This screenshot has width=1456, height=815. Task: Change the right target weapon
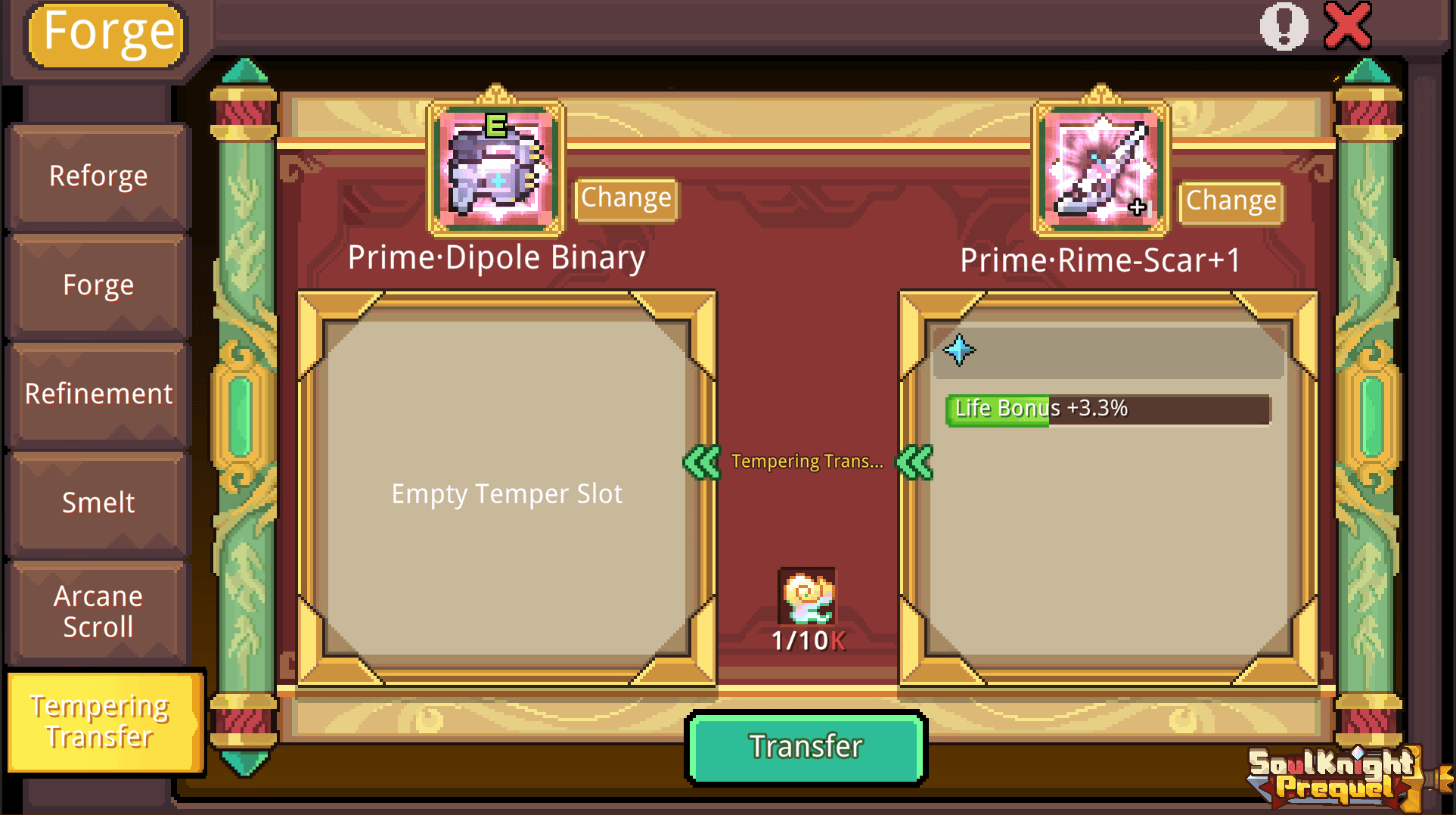[x=1230, y=201]
